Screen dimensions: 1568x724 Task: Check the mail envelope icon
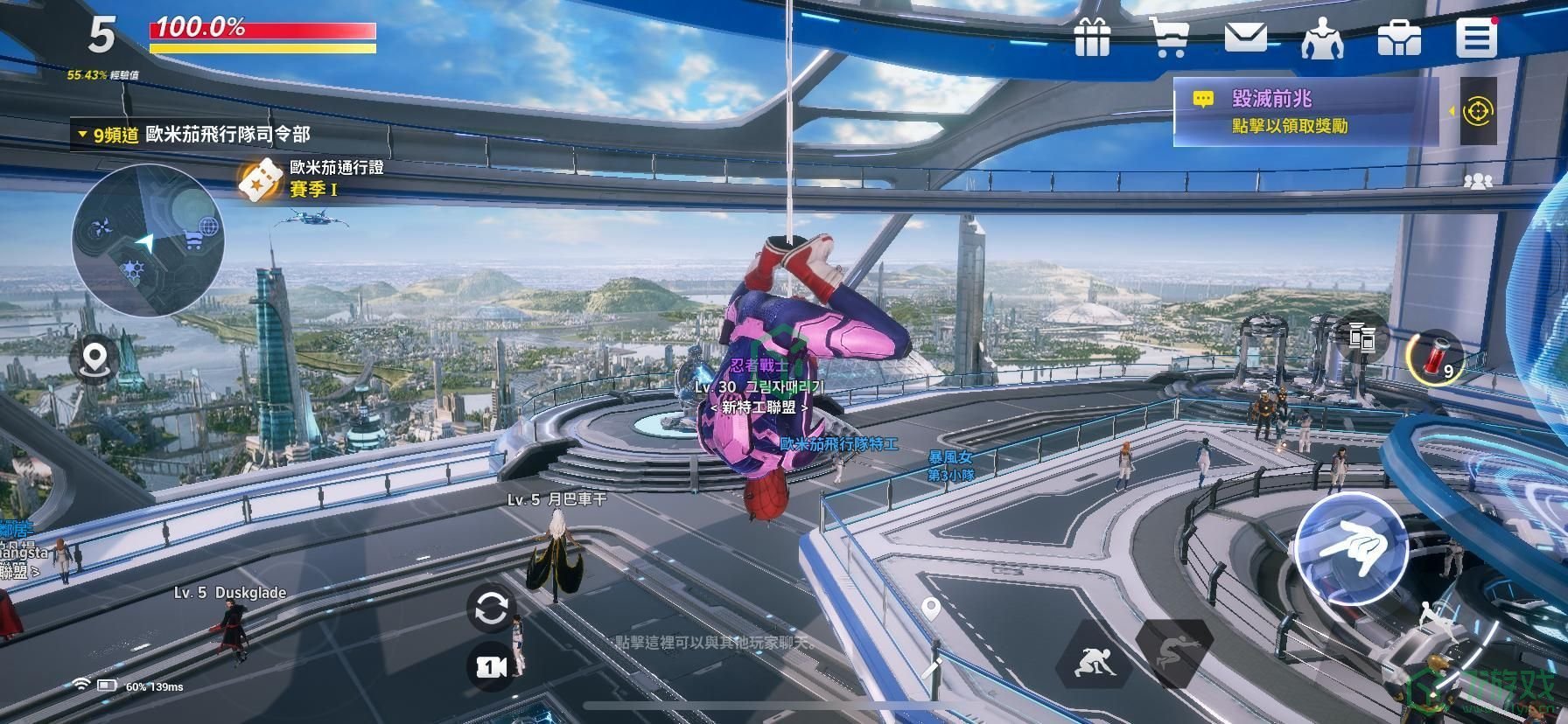[x=1245, y=38]
